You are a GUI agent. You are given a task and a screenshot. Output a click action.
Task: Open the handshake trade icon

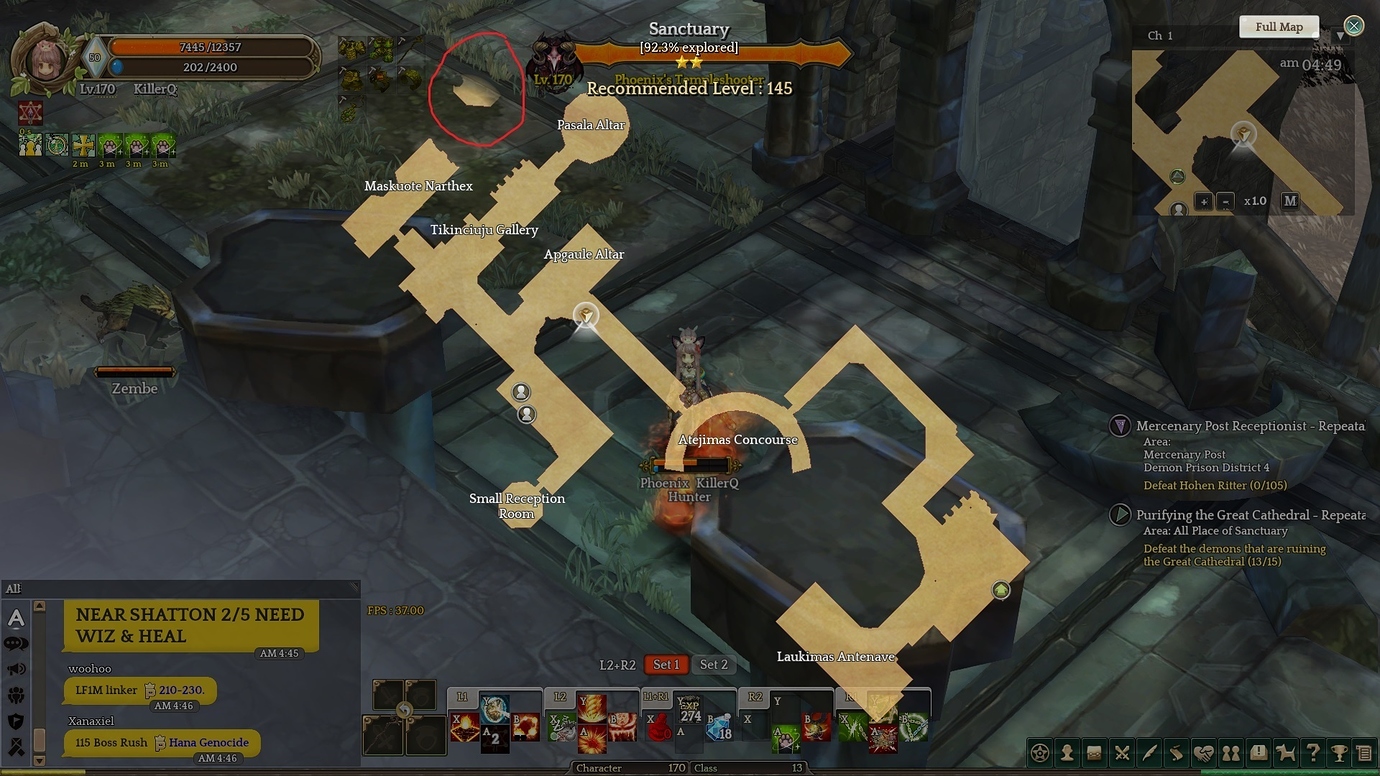[1203, 751]
